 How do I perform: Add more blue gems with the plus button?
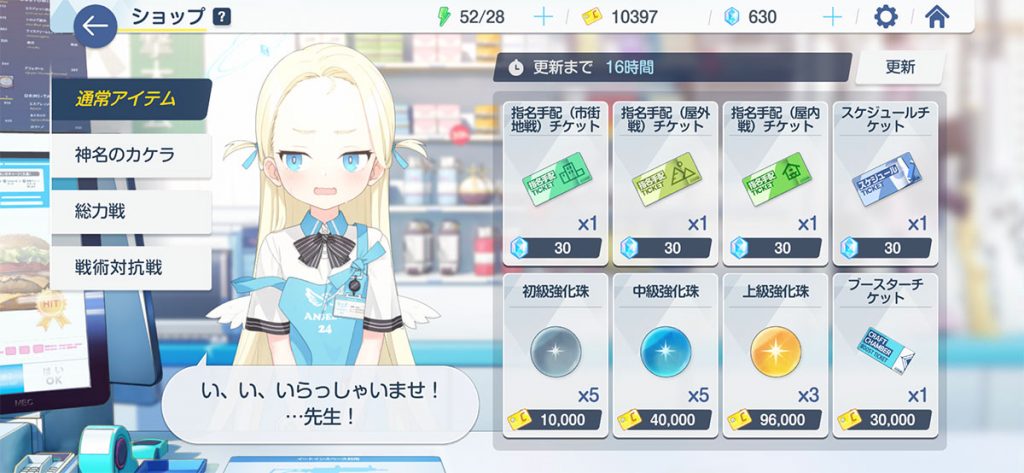coord(830,17)
